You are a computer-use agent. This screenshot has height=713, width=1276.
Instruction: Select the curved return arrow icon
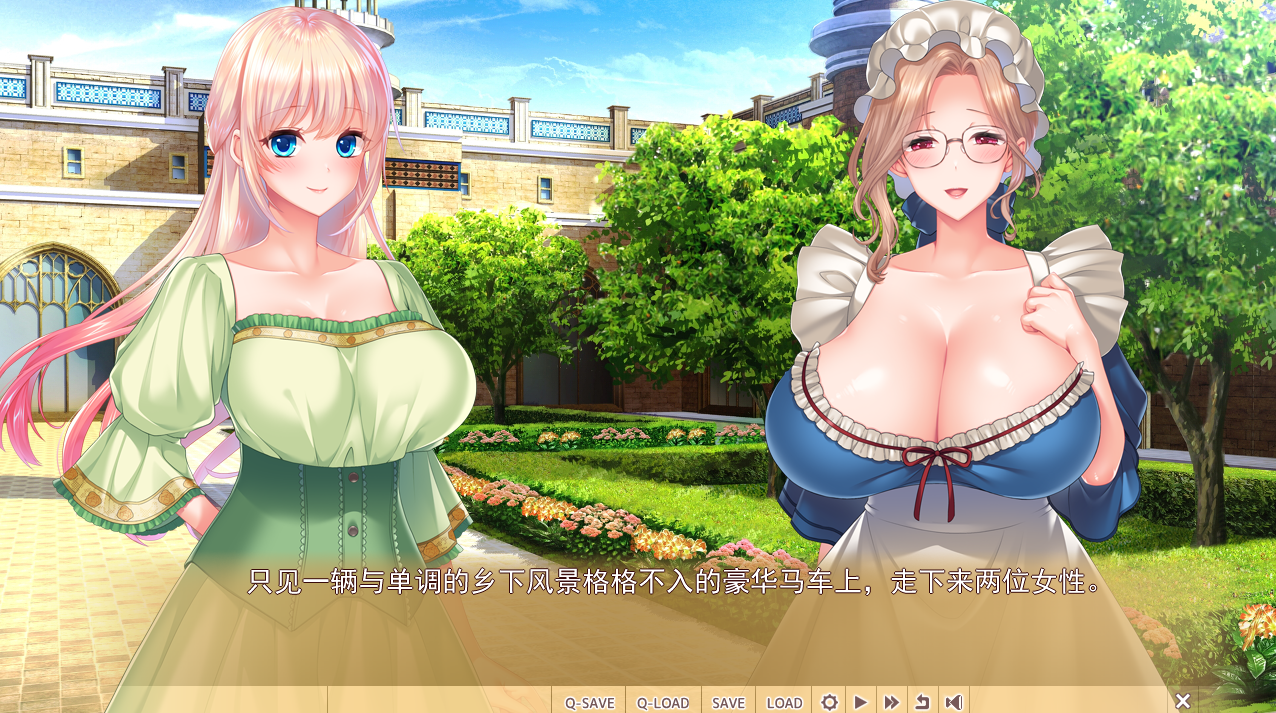click(922, 702)
